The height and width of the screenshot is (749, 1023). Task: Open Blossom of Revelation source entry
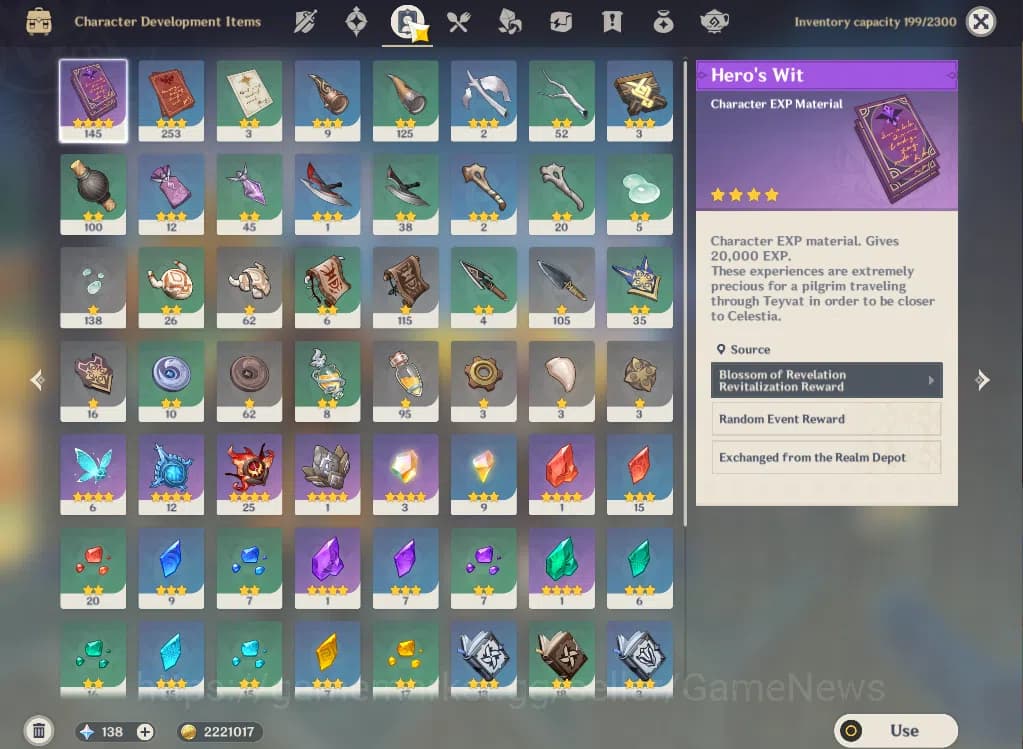pos(828,381)
